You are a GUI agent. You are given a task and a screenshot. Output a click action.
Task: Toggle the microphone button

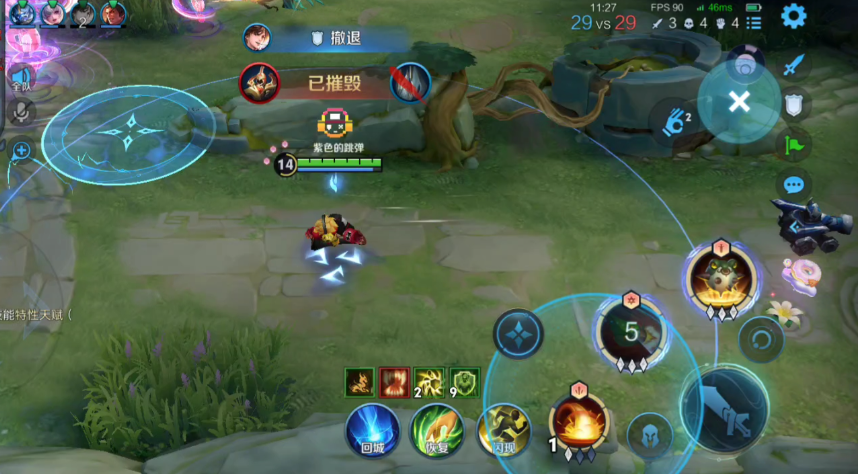point(21,113)
